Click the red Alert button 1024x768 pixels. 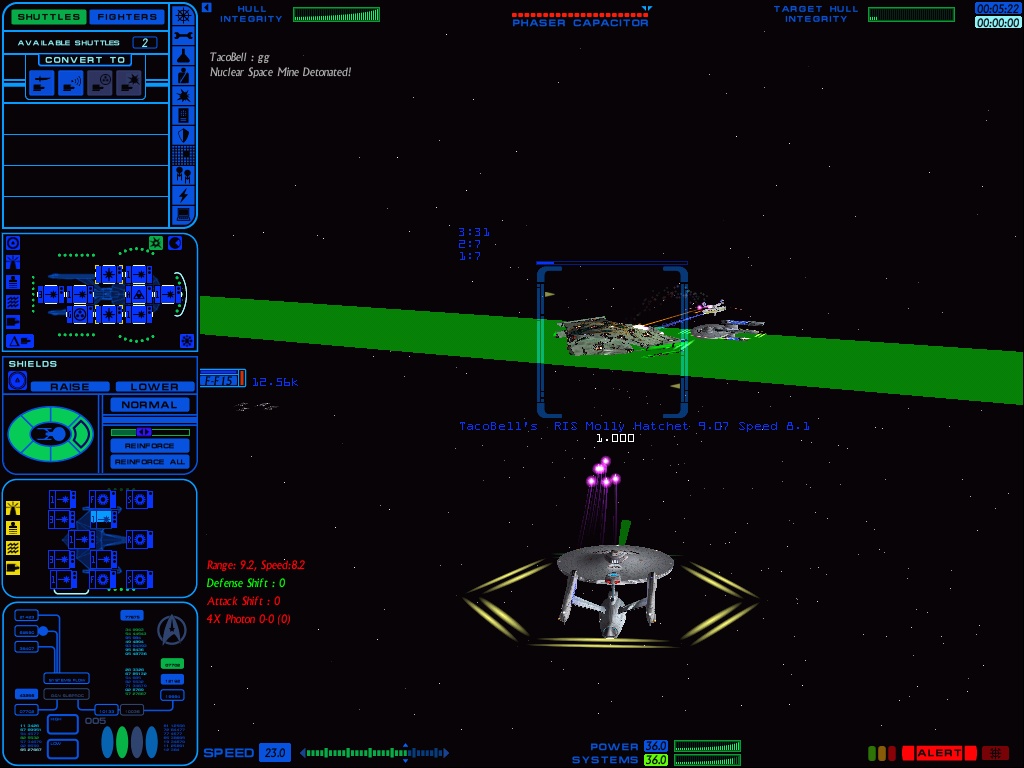(x=938, y=753)
